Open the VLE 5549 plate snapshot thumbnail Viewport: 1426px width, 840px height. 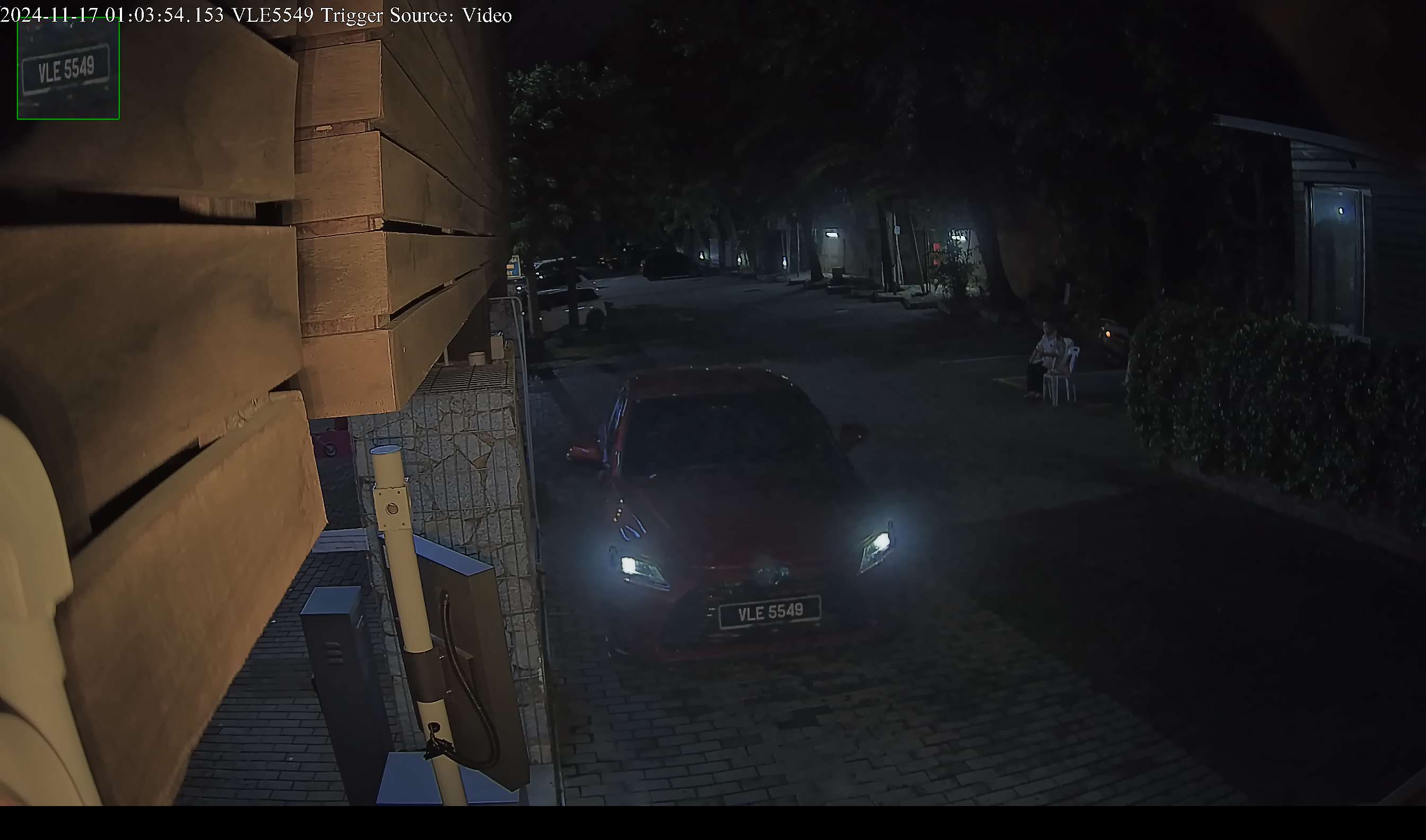[68, 68]
